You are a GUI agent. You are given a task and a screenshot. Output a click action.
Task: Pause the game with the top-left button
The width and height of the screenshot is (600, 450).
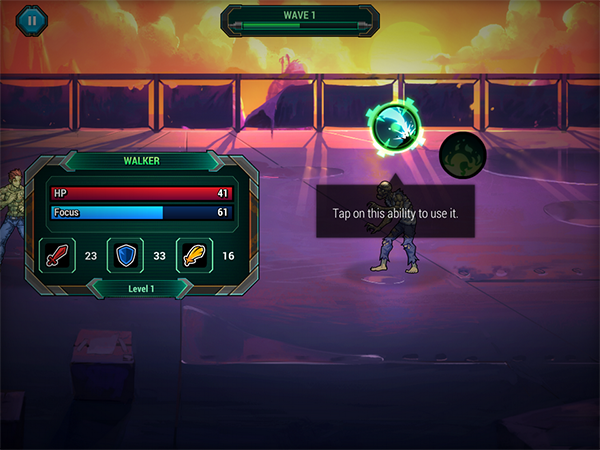[x=32, y=18]
